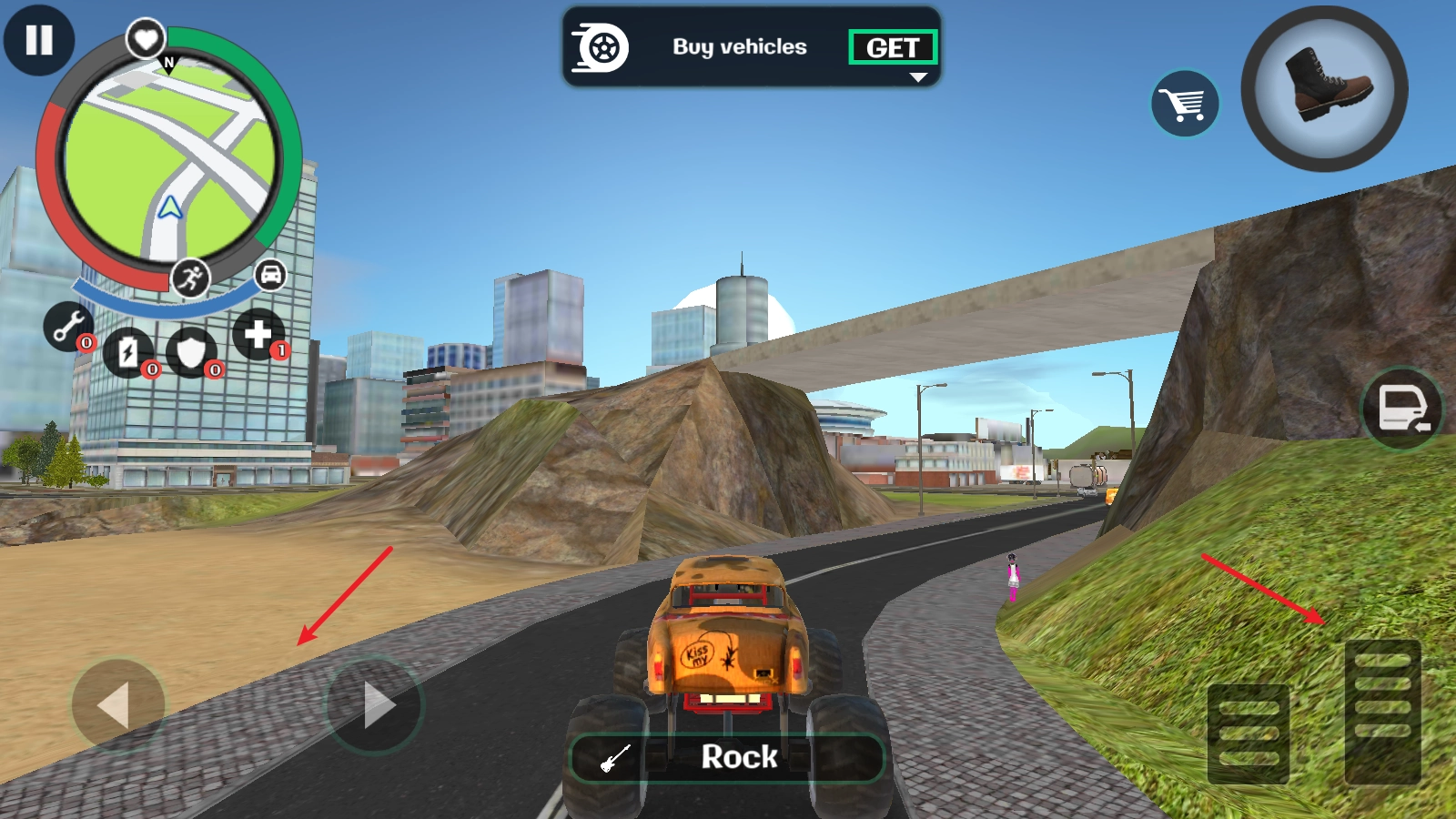Use the medkit plus item
The image size is (1456, 819).
click(x=258, y=334)
